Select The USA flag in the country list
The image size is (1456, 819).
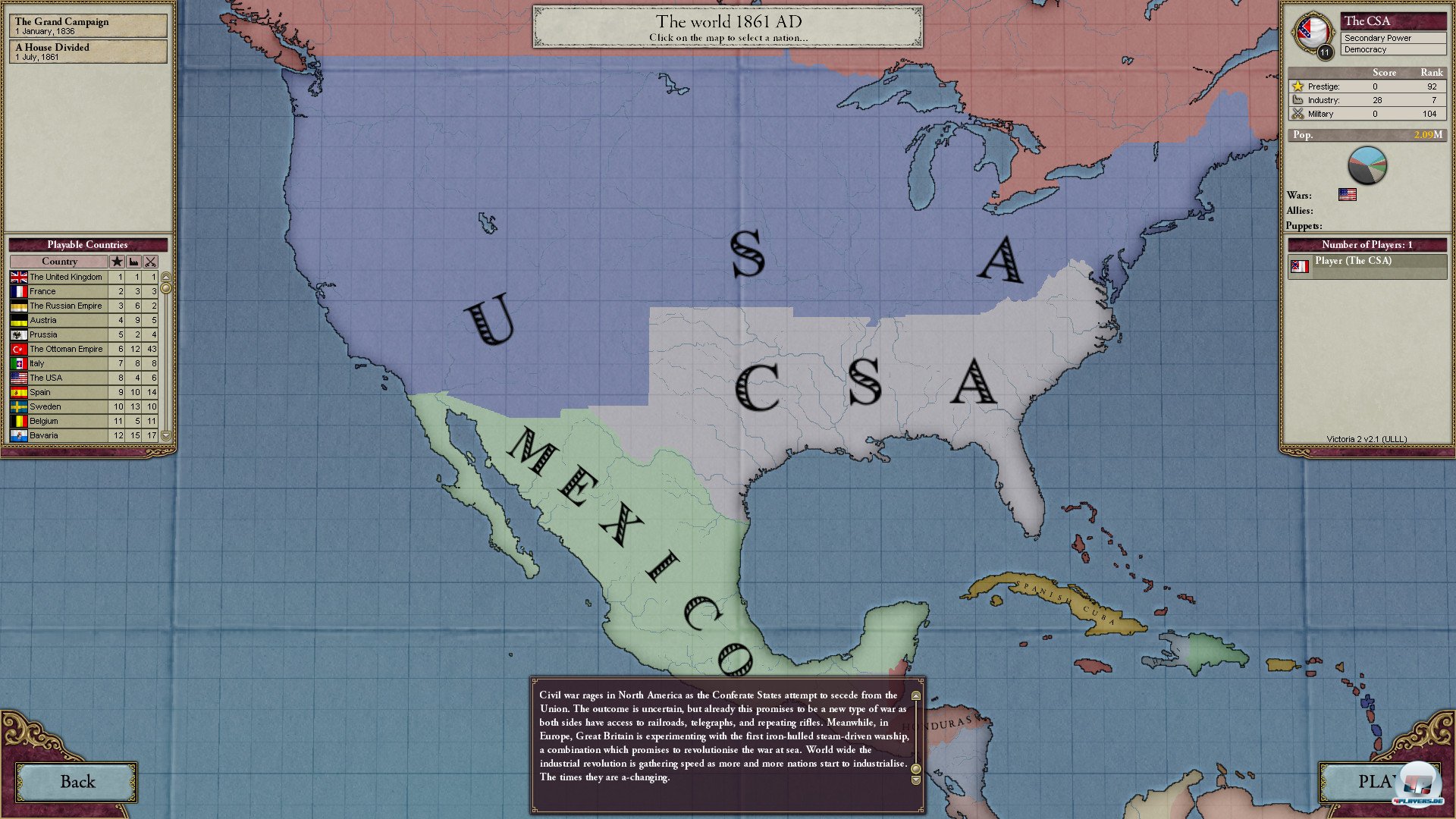coord(18,378)
